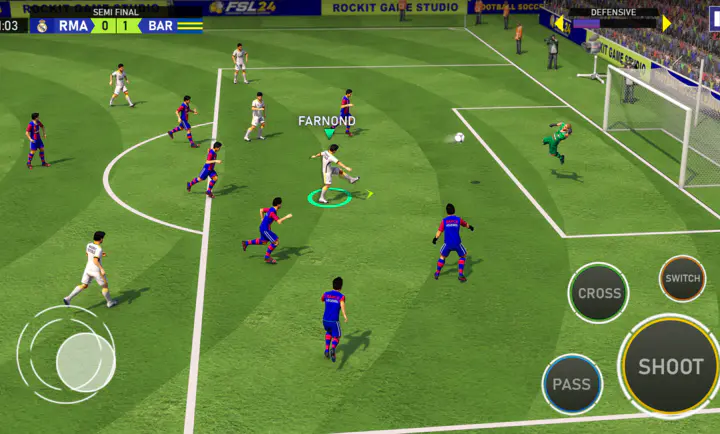
Task: Tap the virtual joystick thumb pad
Action: point(85,362)
